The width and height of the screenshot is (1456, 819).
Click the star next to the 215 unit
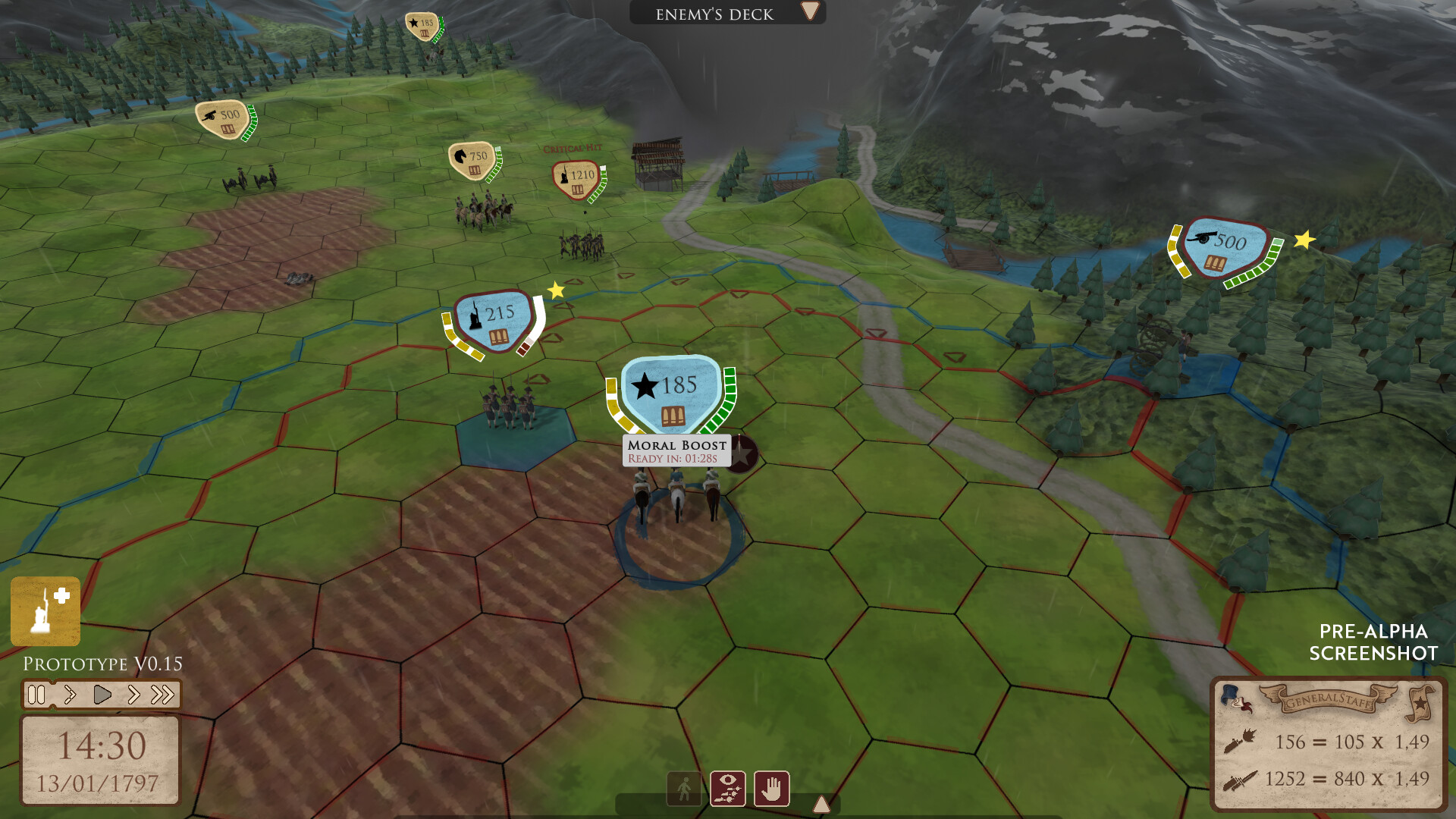(556, 289)
